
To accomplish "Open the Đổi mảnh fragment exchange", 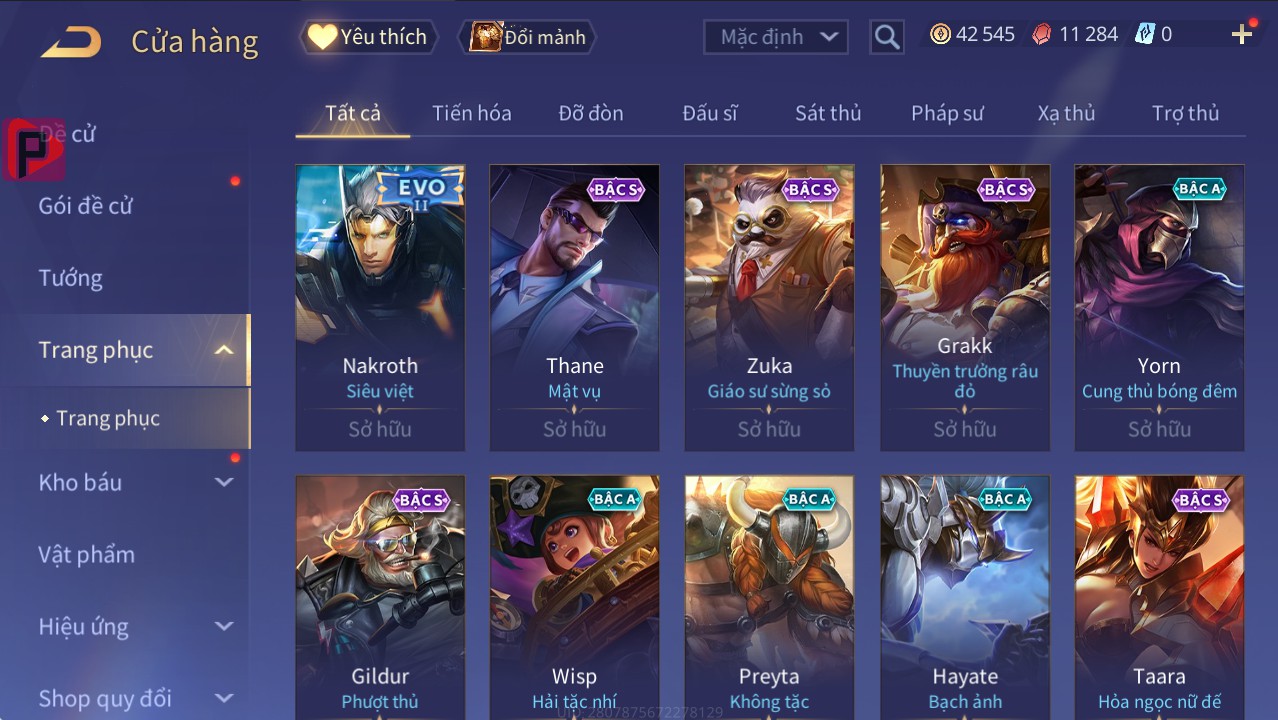I will coord(528,37).
